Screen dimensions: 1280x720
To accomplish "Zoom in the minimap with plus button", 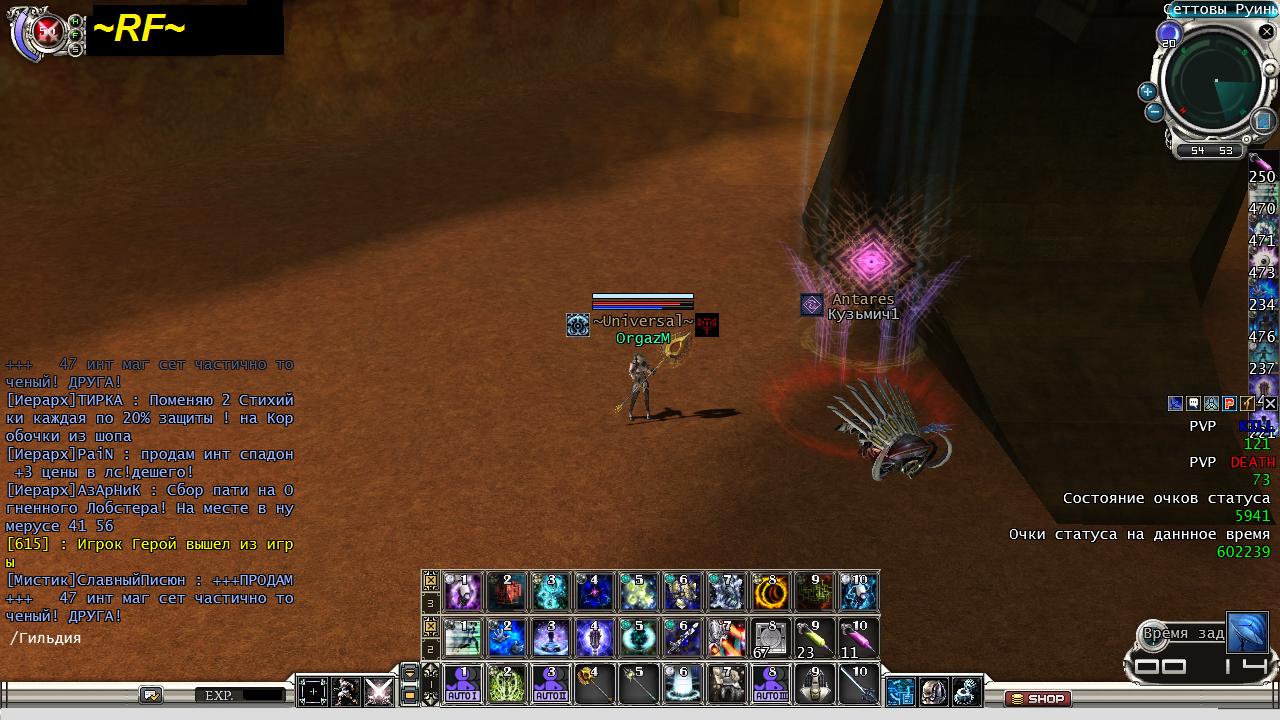I will click(1147, 91).
